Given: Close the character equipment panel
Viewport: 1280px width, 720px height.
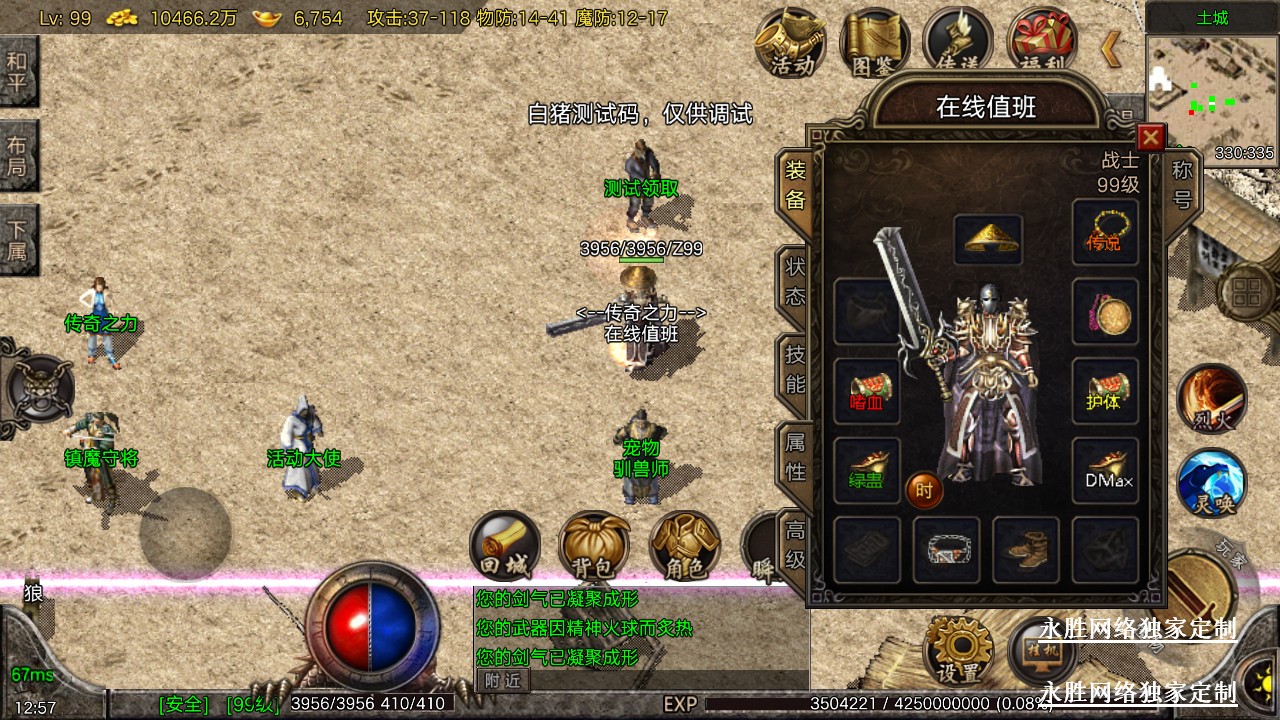Looking at the screenshot, I should 1151,137.
